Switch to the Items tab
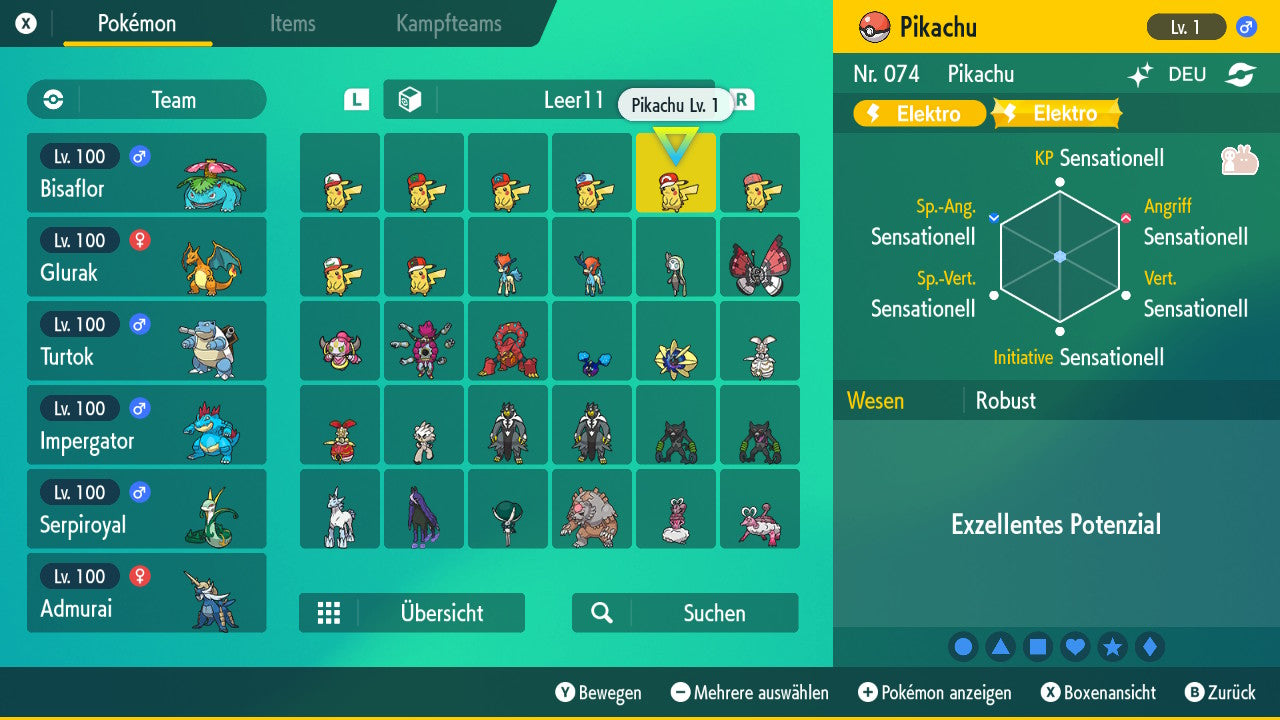The height and width of the screenshot is (720, 1280). pos(292,25)
